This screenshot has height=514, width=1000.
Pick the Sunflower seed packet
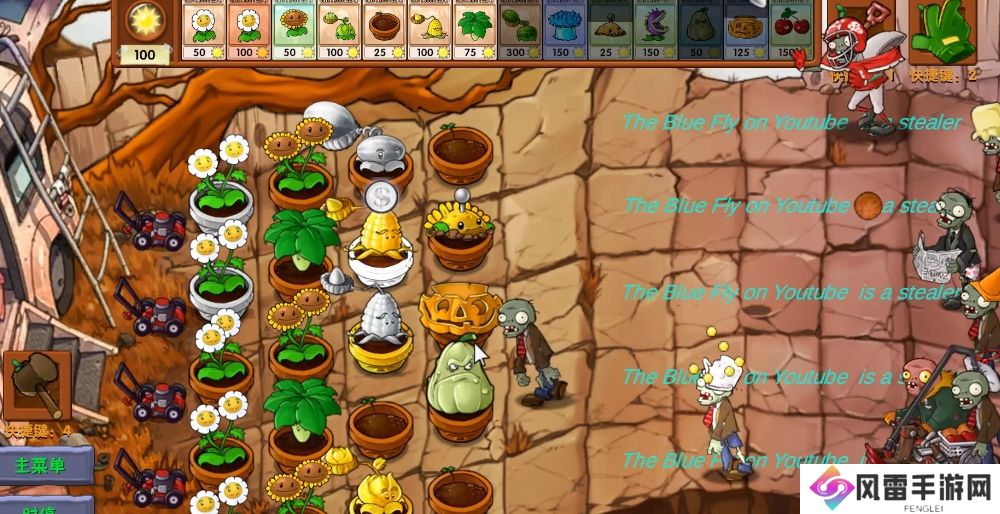point(294,30)
